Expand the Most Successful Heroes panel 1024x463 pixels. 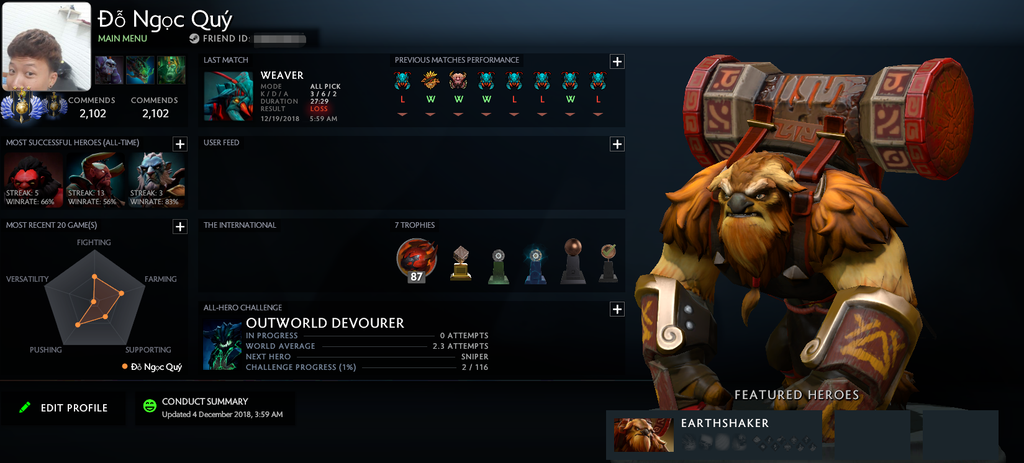(x=180, y=144)
